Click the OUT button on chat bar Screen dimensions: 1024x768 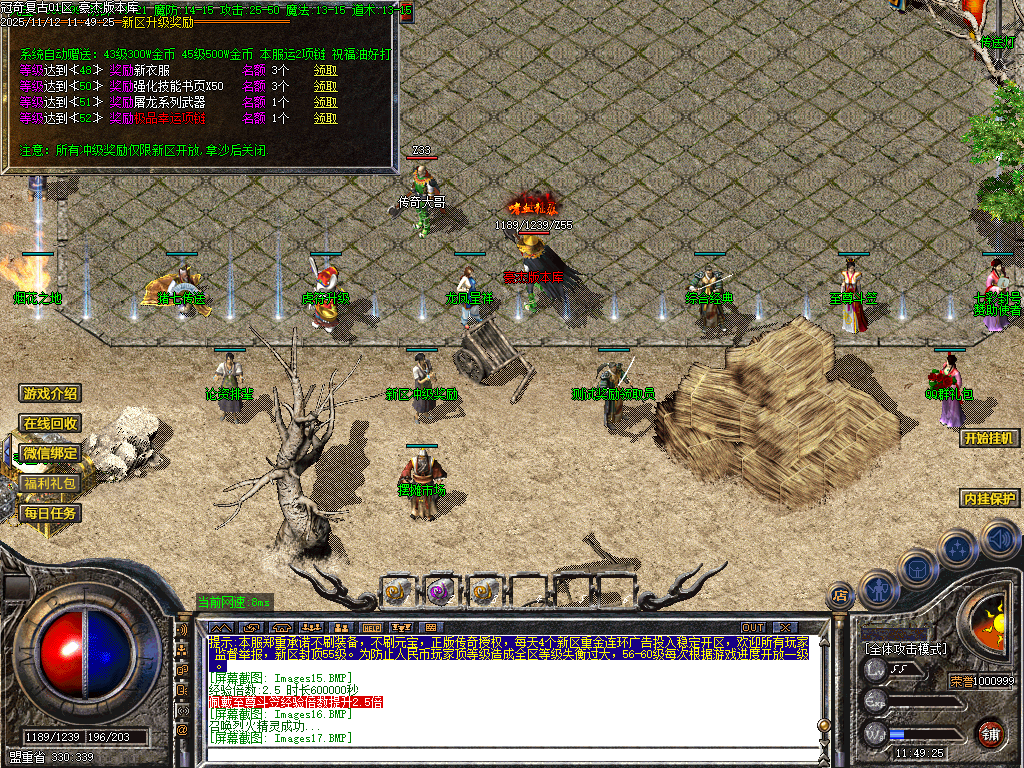tap(753, 627)
